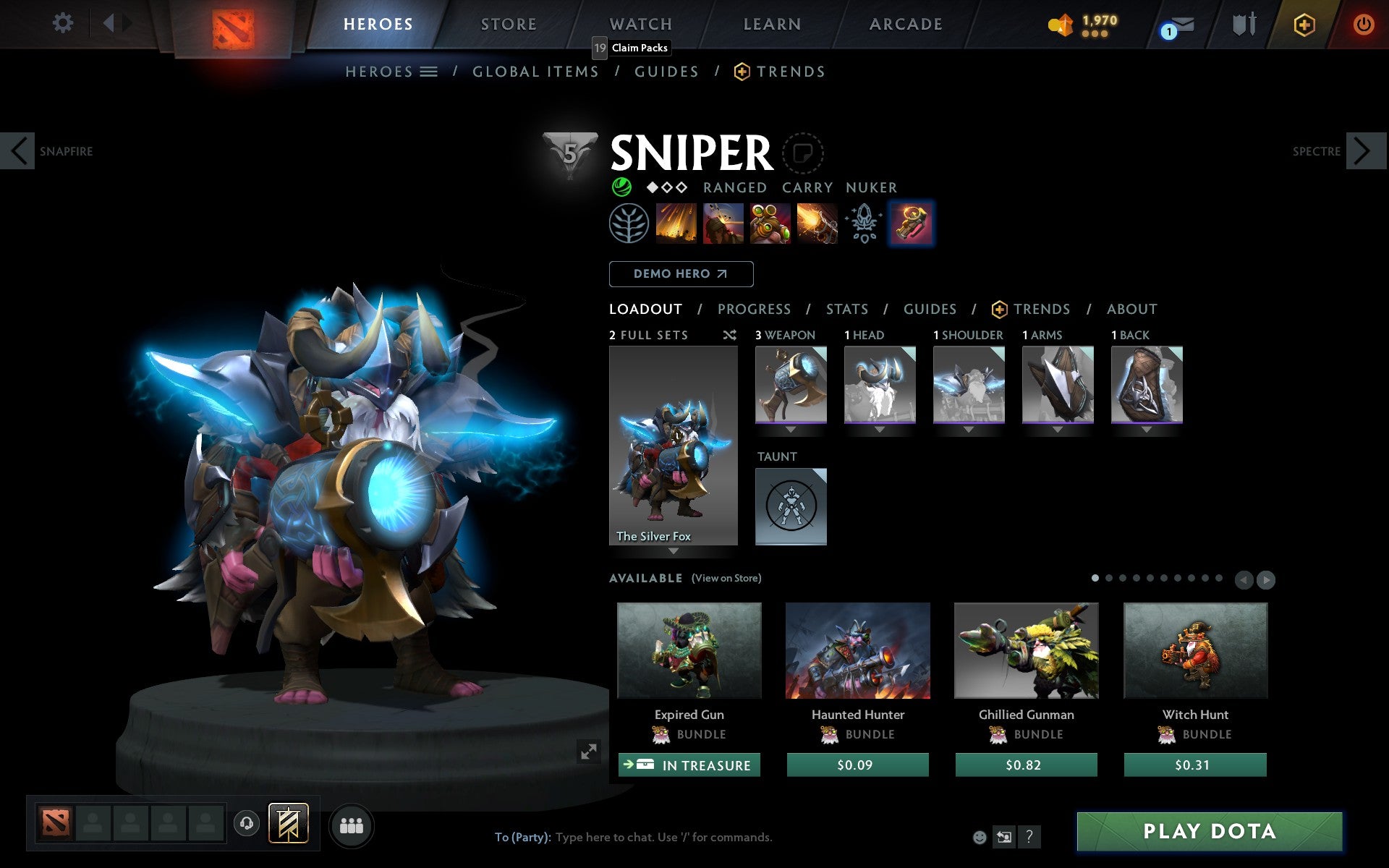Select the Haunted Hunter bundle thumbnail

[857, 650]
